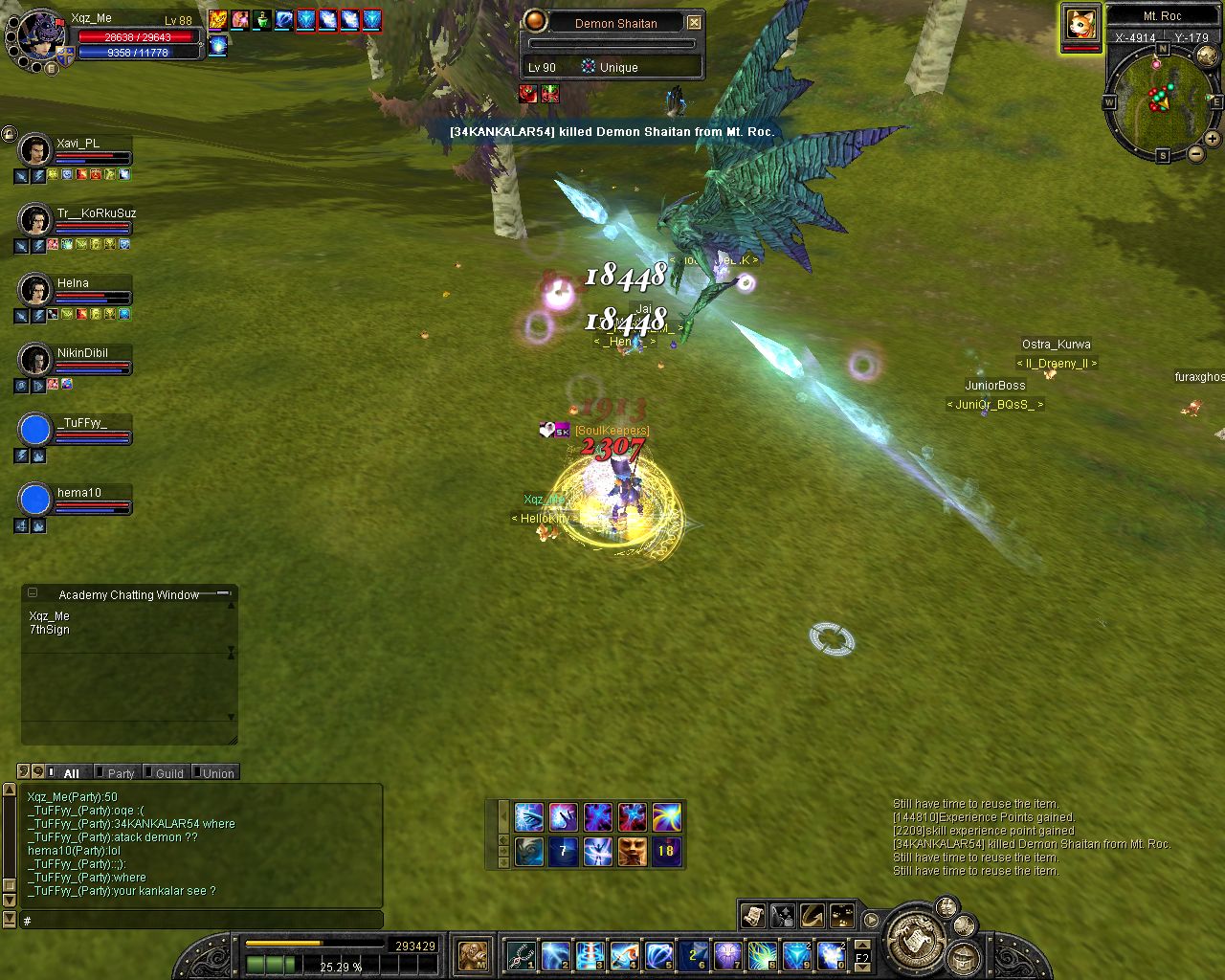Close the Demon Shaitan target window

pyautogui.click(x=695, y=22)
